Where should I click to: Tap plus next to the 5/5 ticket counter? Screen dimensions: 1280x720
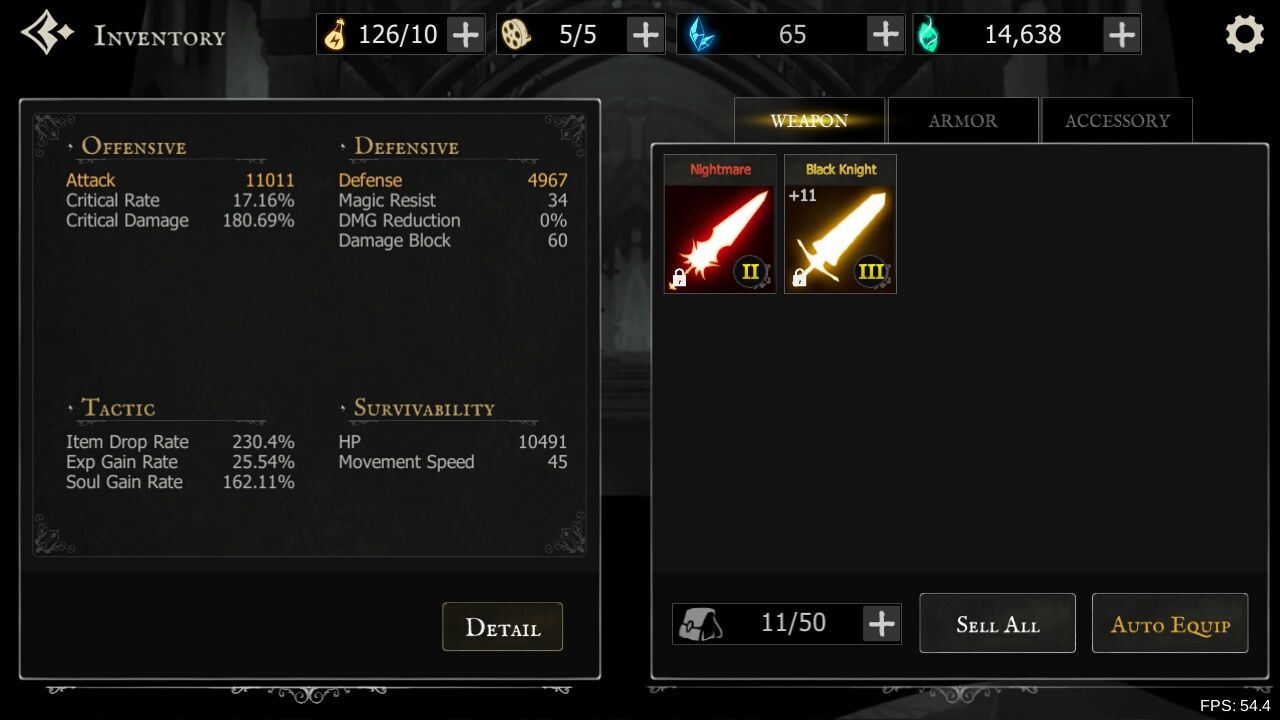[645, 35]
